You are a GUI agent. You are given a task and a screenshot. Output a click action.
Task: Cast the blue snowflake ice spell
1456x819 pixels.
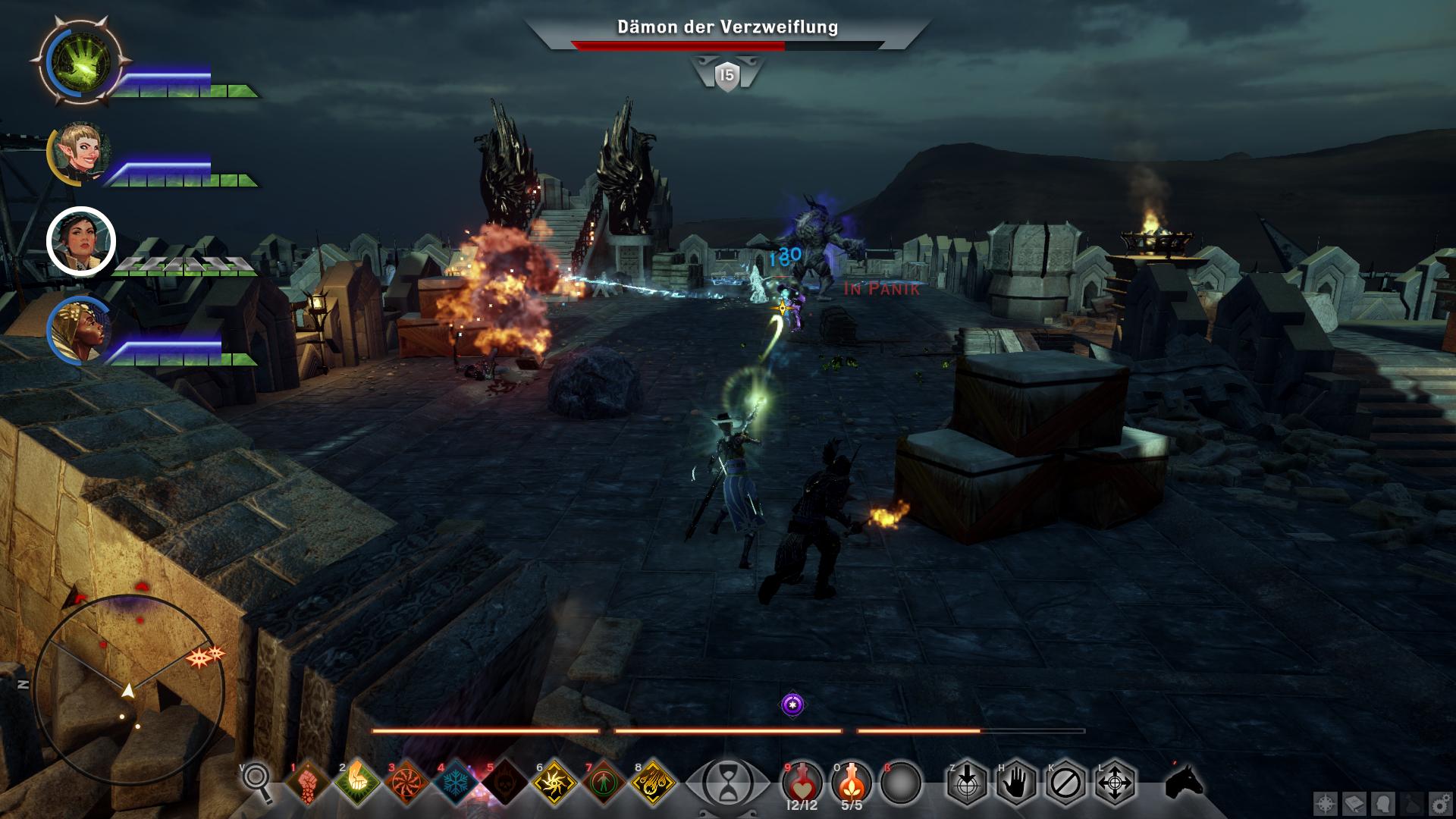click(x=456, y=782)
